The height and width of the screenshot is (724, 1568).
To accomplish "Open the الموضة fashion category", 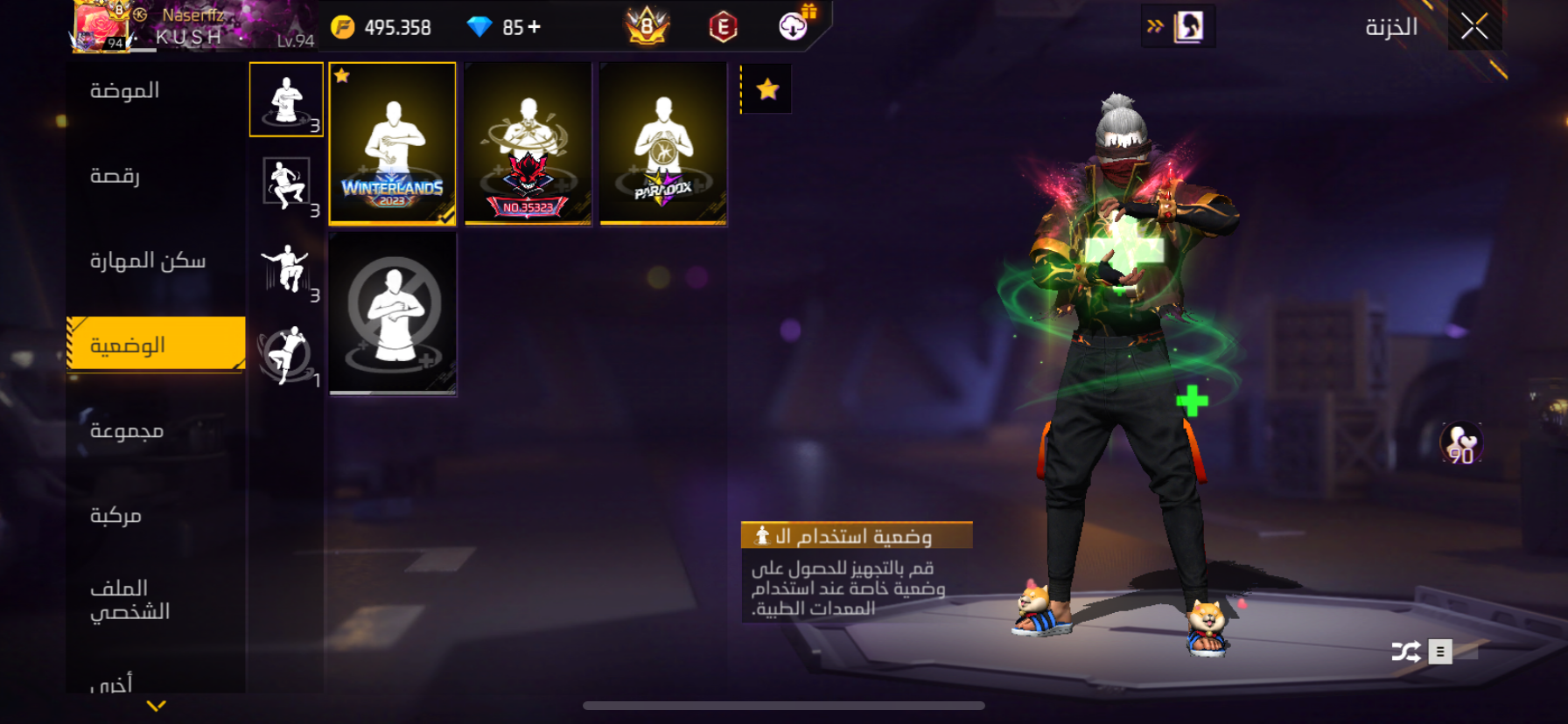I will [125, 91].
